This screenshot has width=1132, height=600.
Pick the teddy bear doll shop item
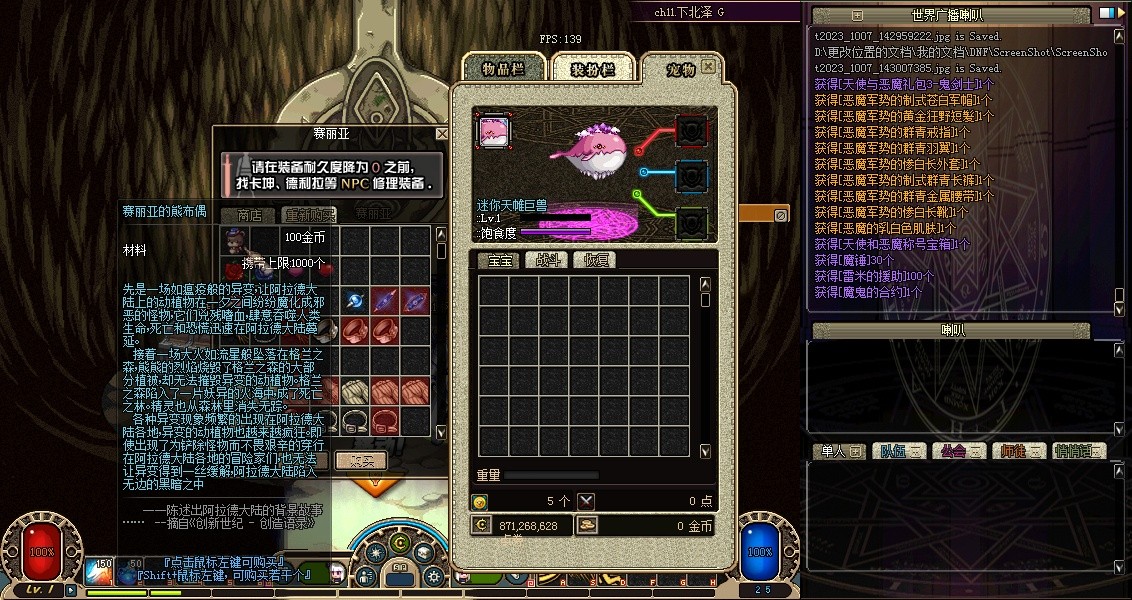click(x=236, y=241)
